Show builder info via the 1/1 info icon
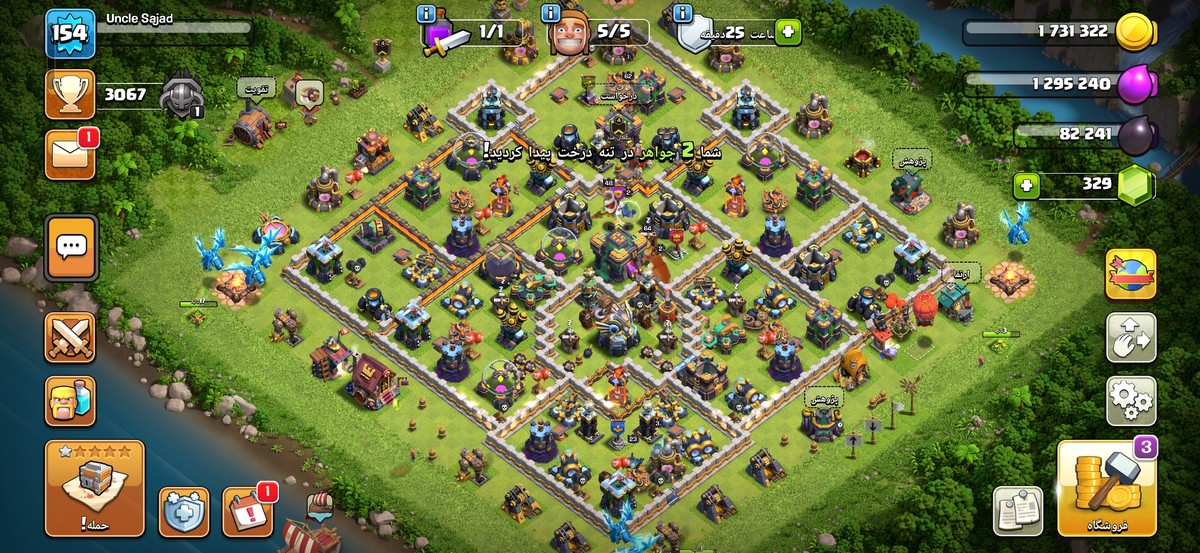The width and height of the screenshot is (1200, 553). 426,14
